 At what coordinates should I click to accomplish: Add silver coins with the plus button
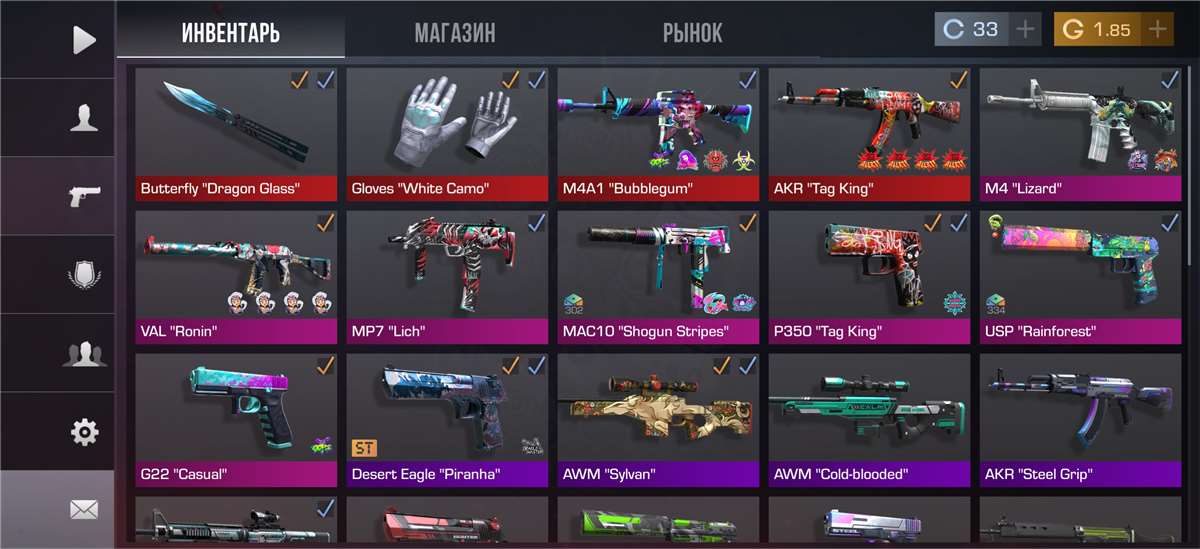click(x=1025, y=30)
